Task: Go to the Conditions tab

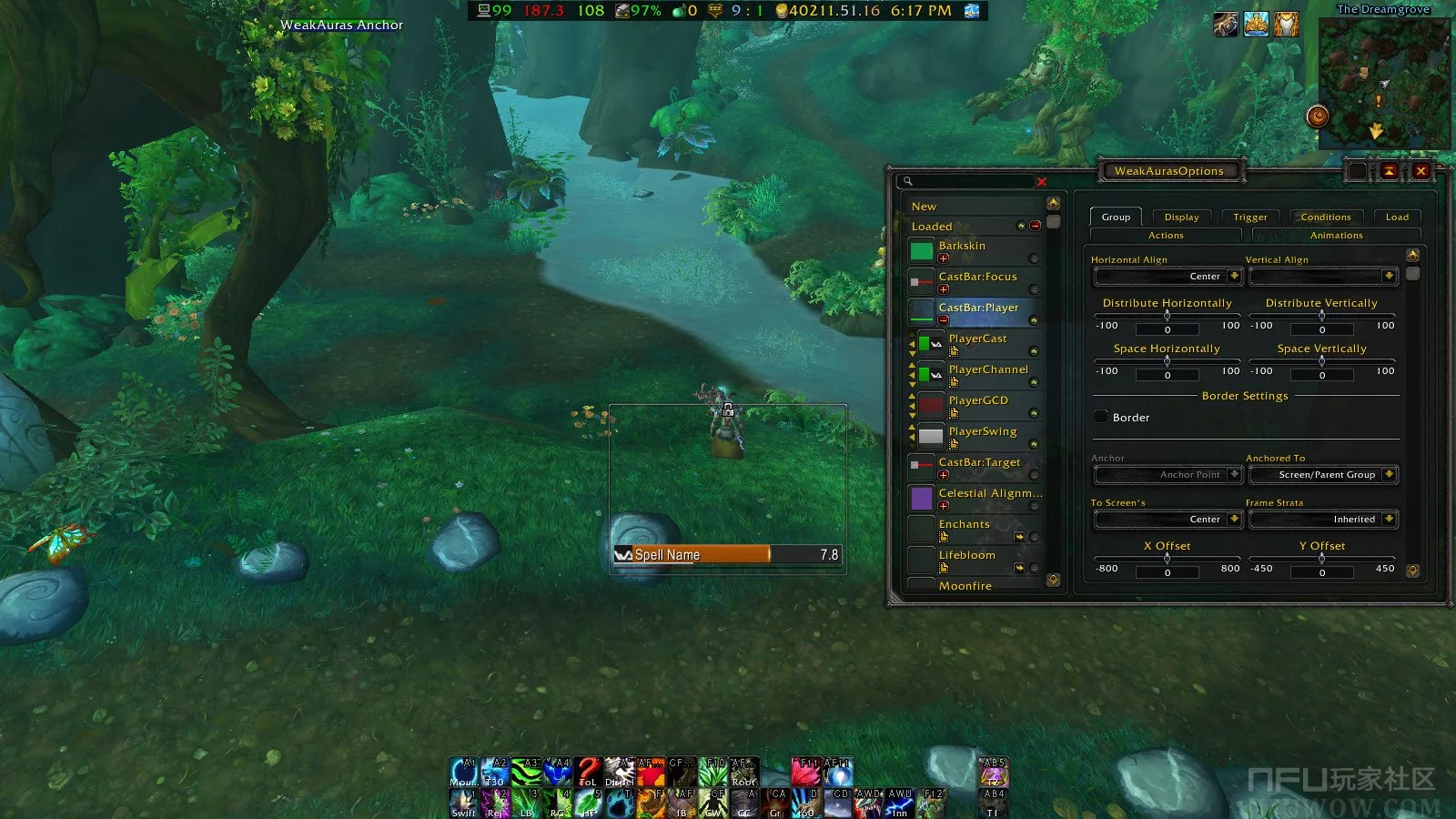Action: (x=1325, y=217)
